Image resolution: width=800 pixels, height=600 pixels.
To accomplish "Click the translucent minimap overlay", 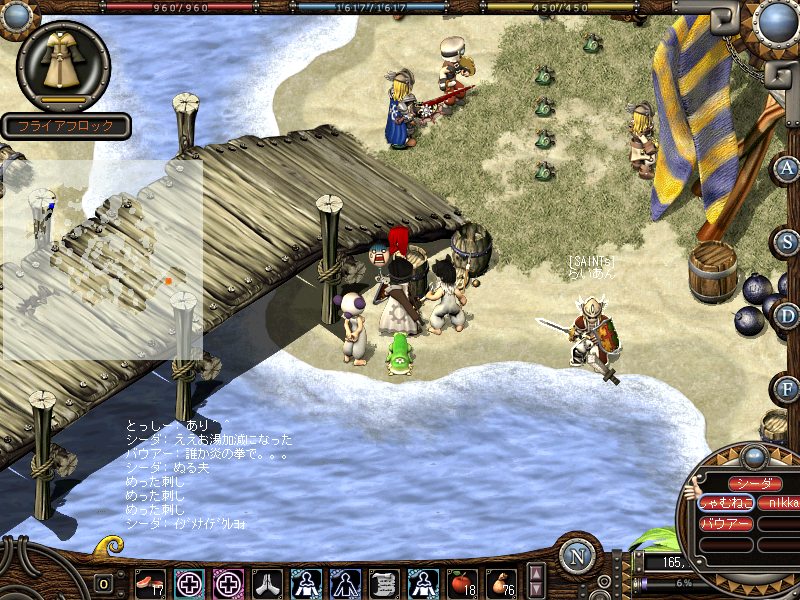I will point(102,260).
